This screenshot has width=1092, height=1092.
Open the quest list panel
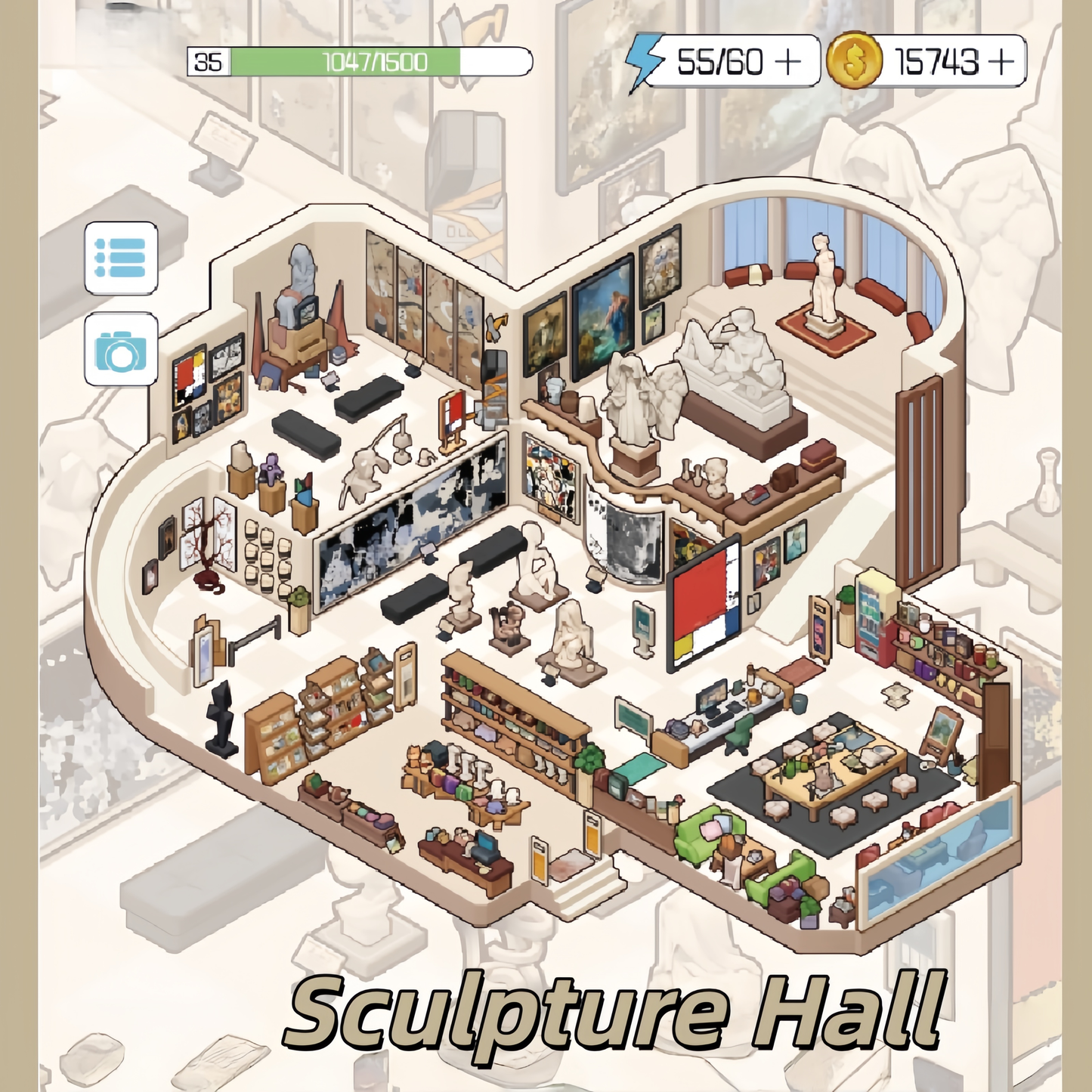click(121, 257)
